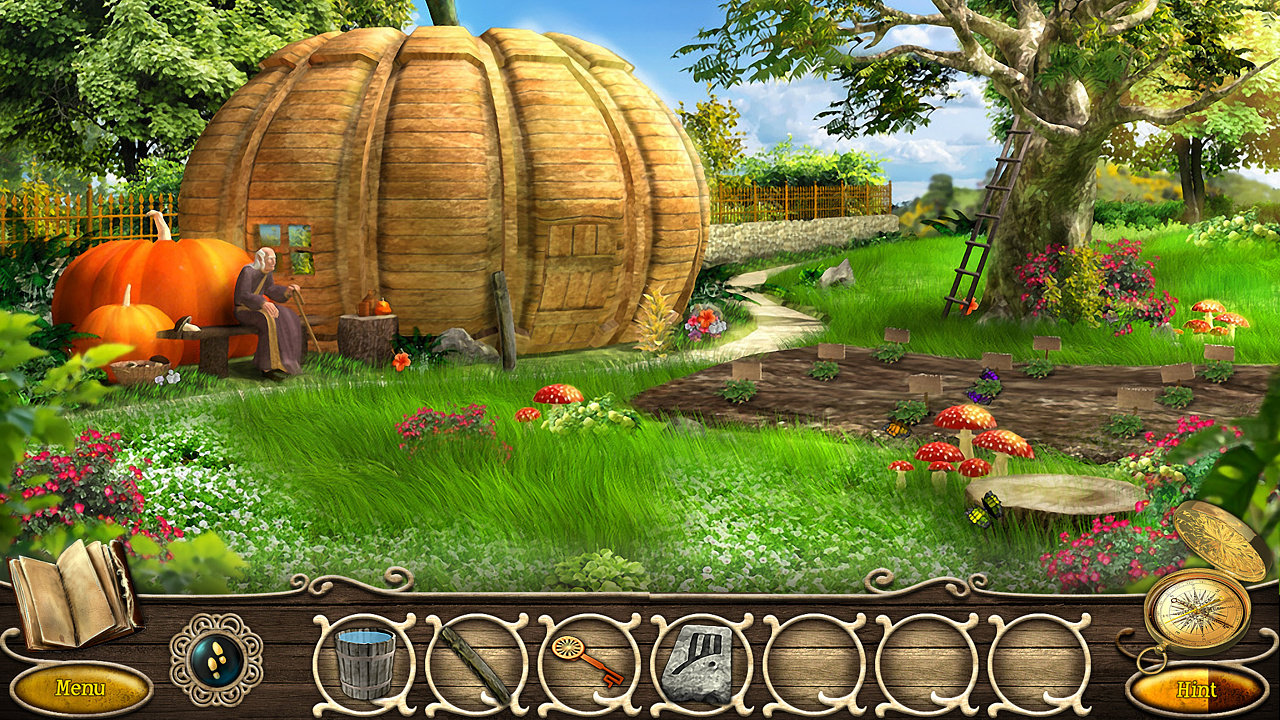Select the seed amulet medallion
The width and height of the screenshot is (1280, 720).
(x=216, y=660)
